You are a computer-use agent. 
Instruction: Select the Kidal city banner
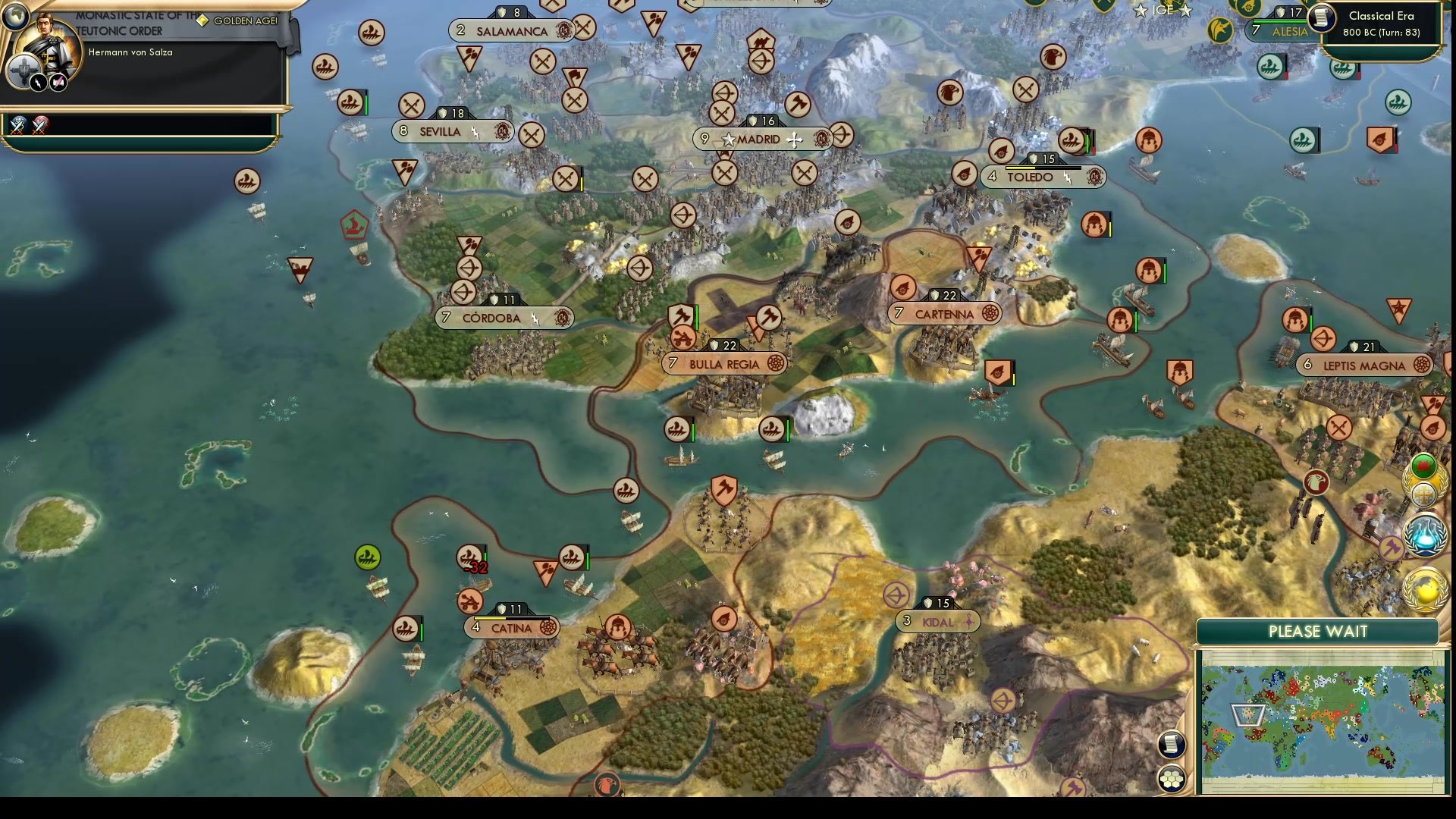[938, 622]
